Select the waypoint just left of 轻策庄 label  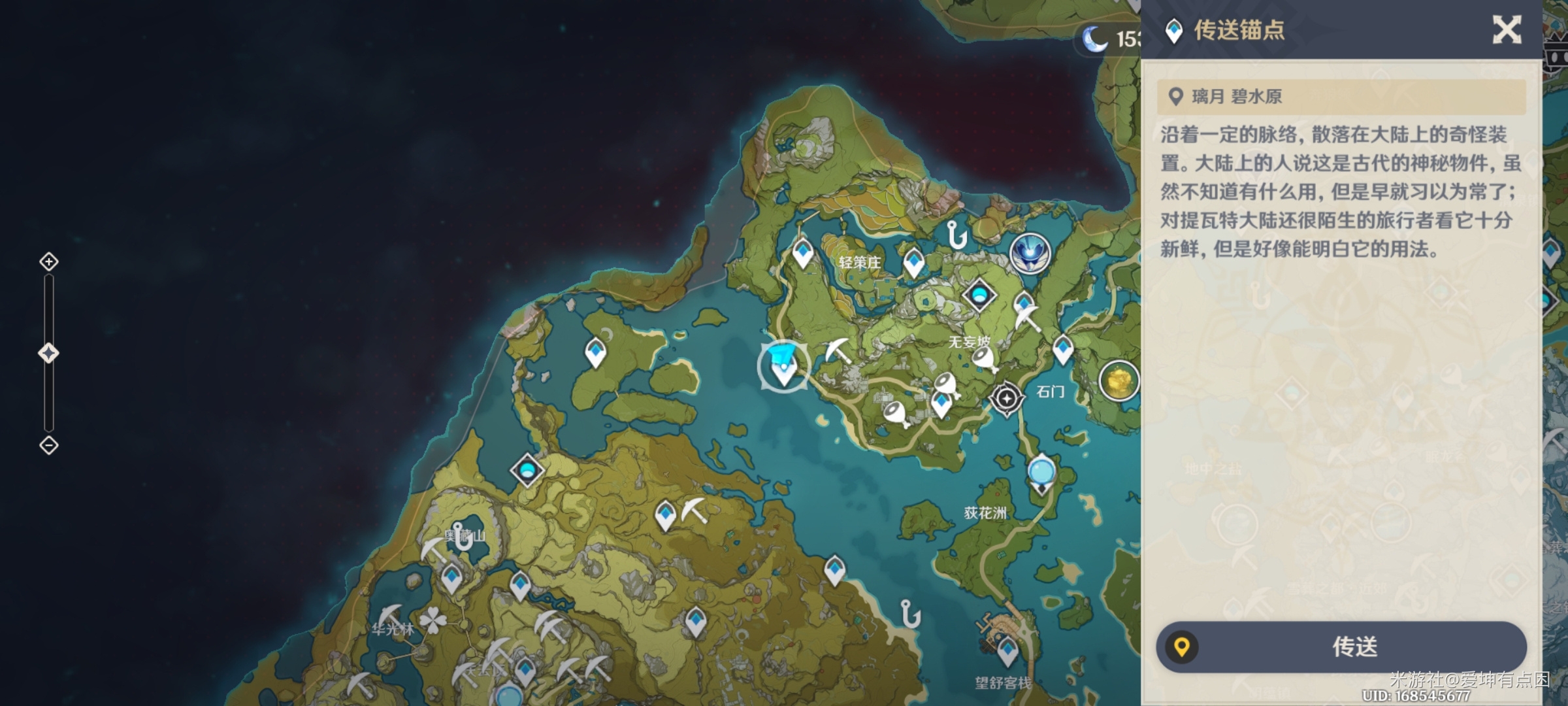click(x=803, y=253)
